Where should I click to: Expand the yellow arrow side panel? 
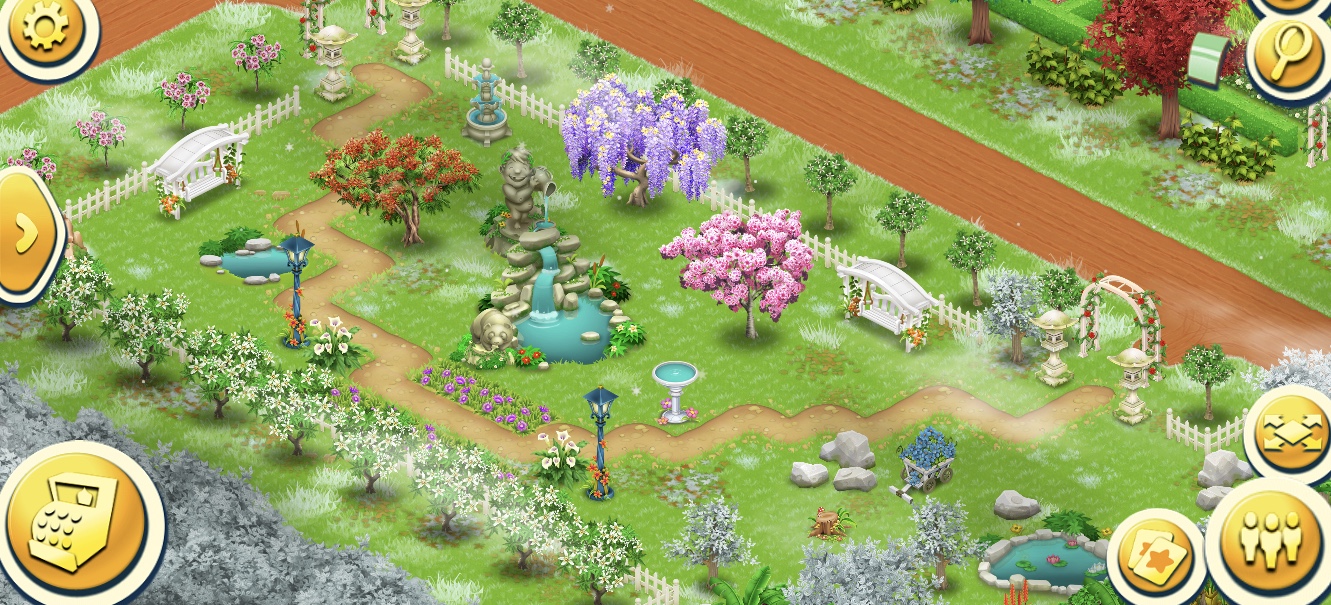click(x=25, y=235)
